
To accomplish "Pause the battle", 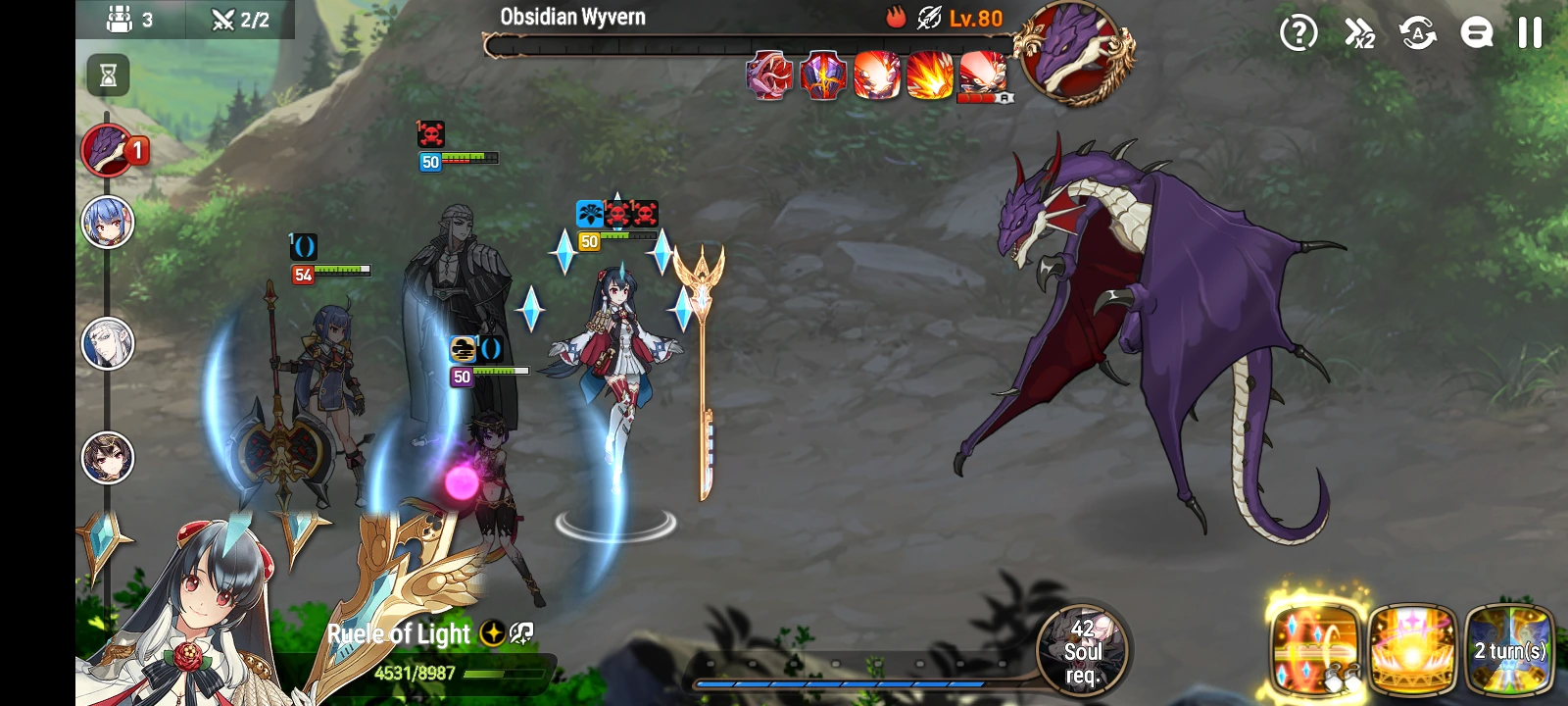I will click(1531, 33).
